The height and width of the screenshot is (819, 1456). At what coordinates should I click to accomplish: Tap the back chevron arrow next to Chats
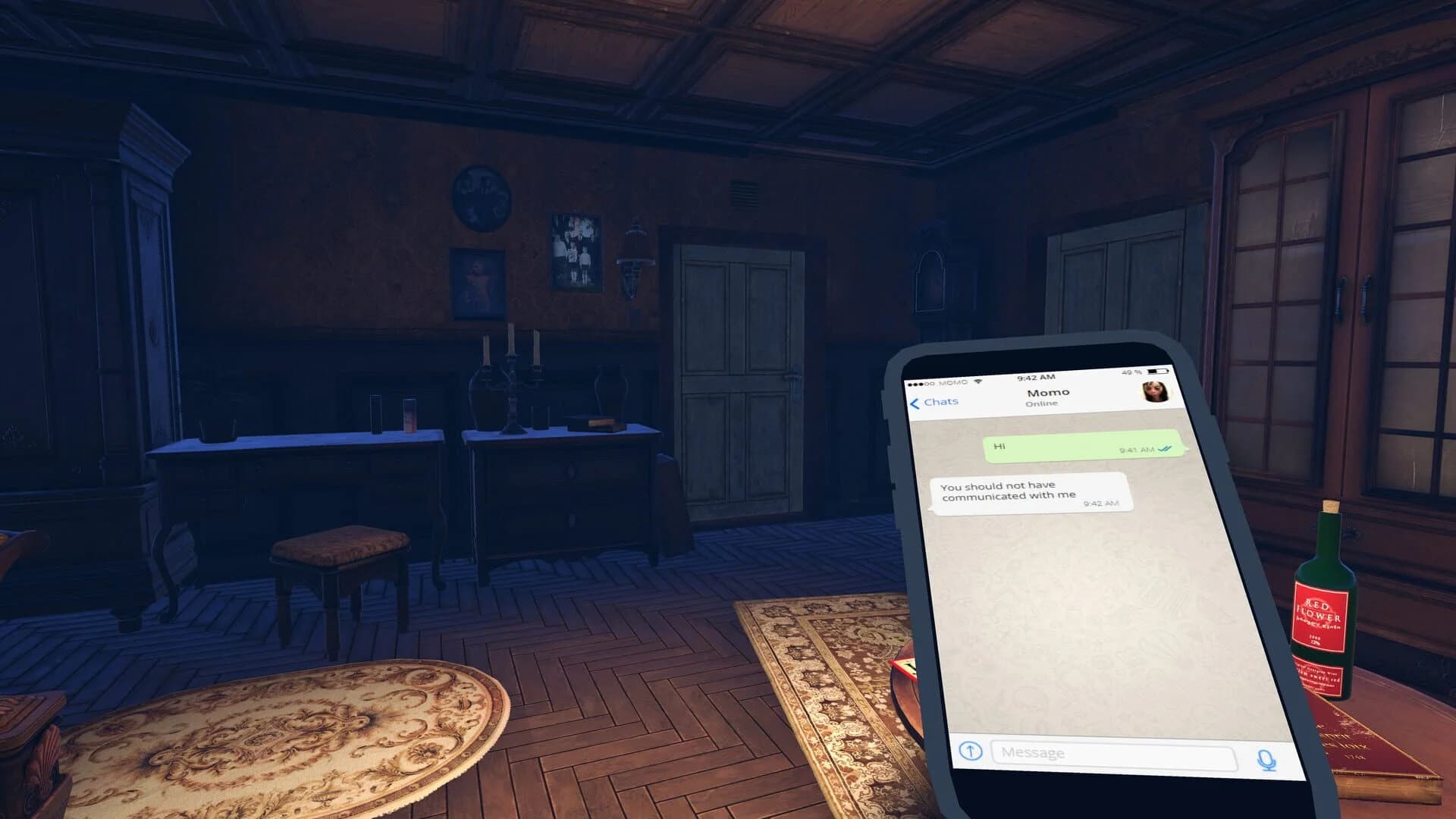915,401
